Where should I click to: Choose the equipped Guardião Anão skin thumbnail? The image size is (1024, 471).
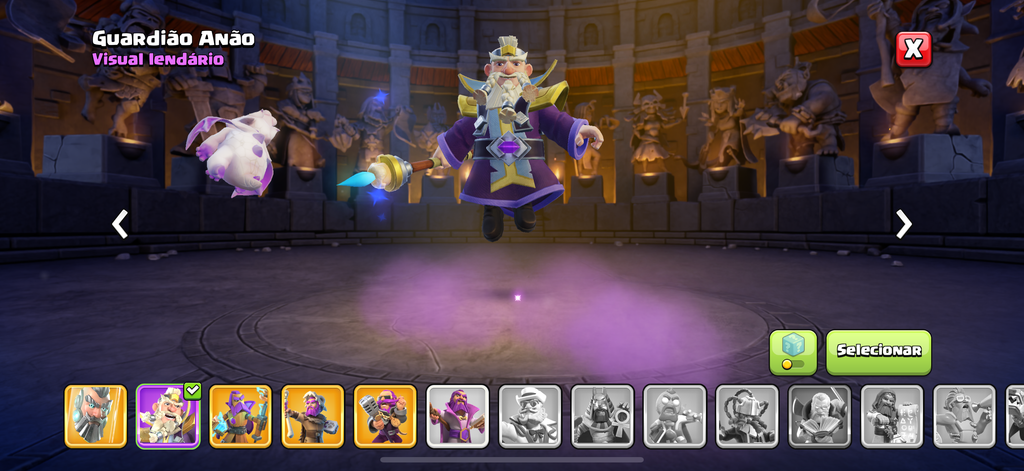[168, 415]
